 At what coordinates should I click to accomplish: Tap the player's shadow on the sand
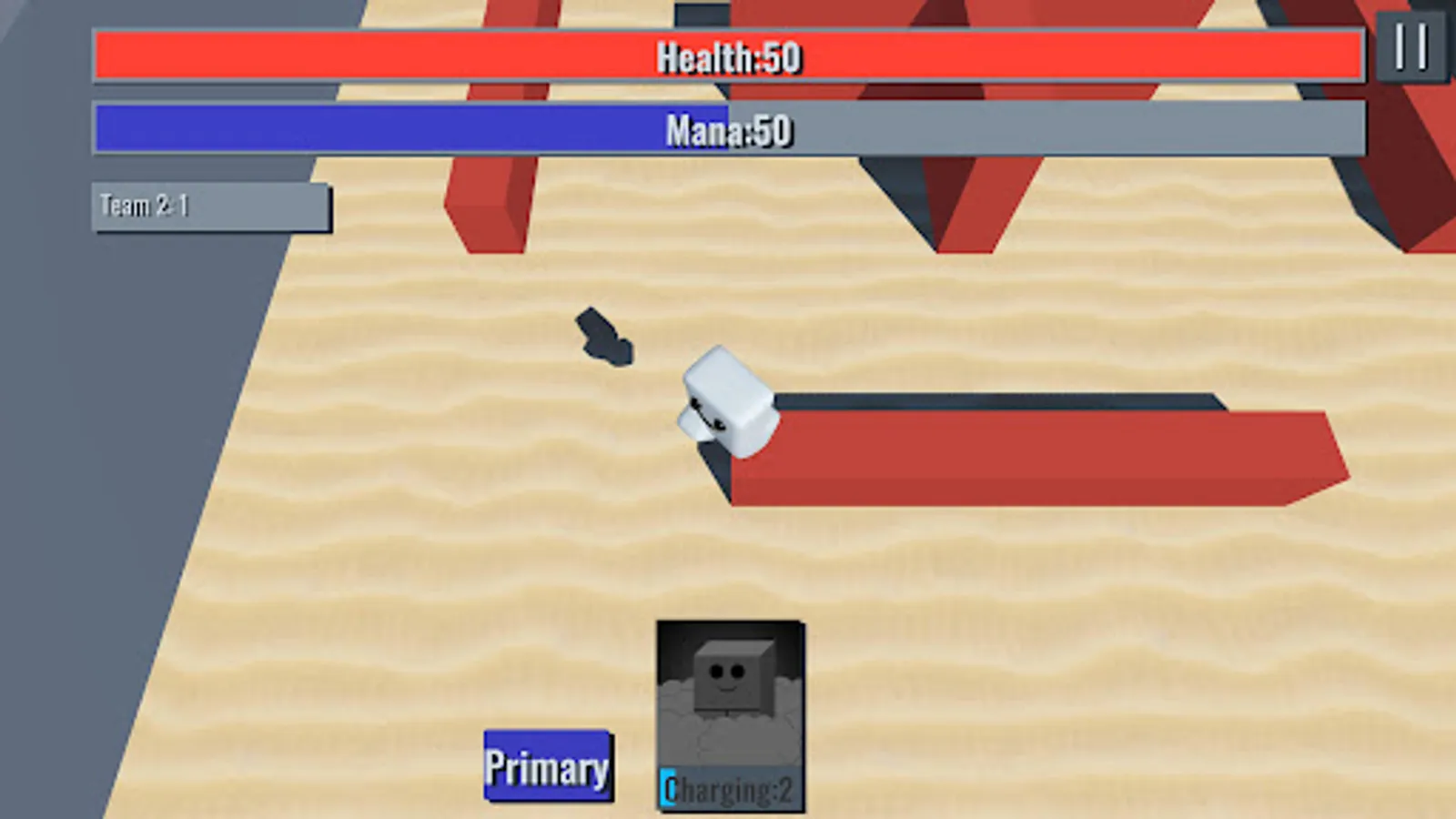(605, 337)
